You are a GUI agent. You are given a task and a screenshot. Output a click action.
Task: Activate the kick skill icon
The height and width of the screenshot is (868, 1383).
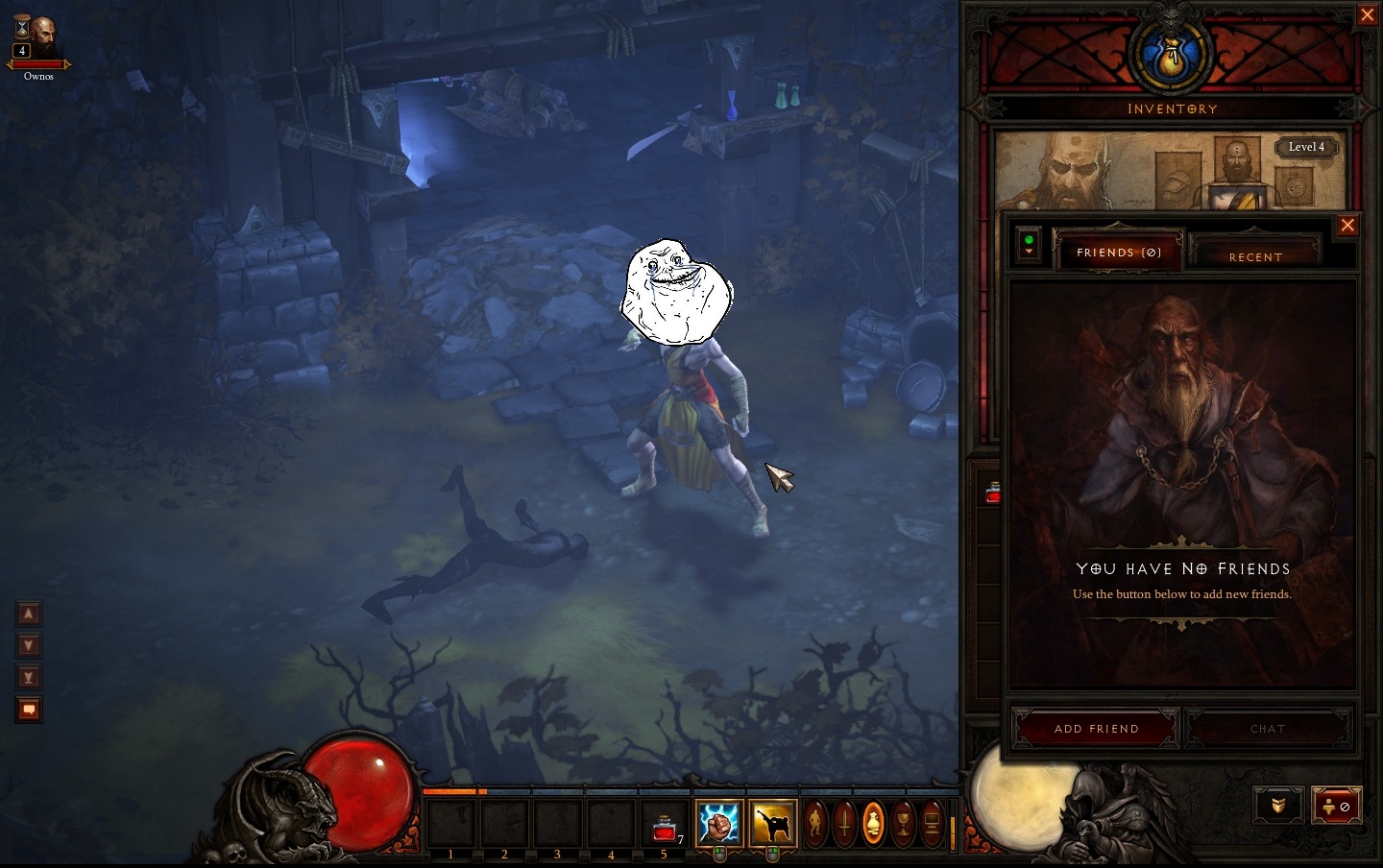click(773, 824)
